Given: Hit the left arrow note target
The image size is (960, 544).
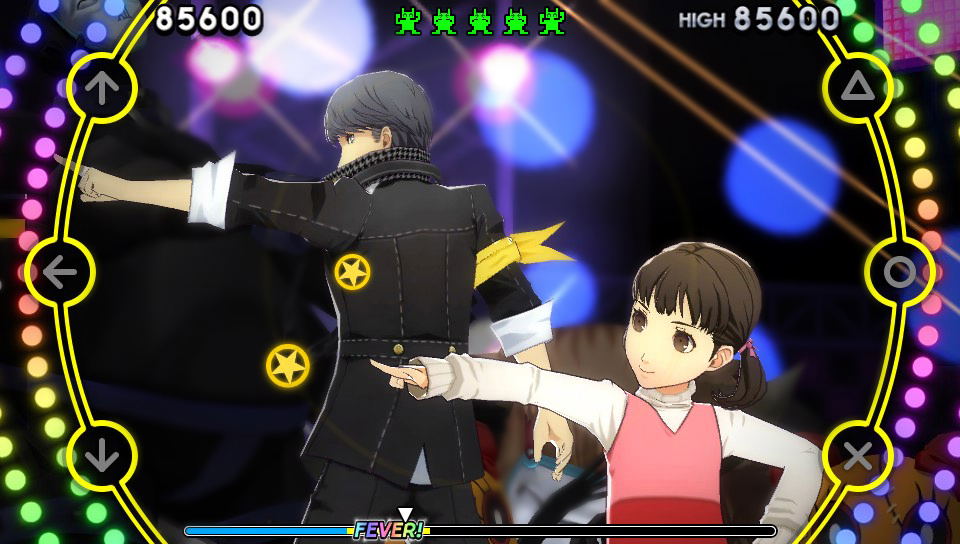Looking at the screenshot, I should (x=60, y=272).
